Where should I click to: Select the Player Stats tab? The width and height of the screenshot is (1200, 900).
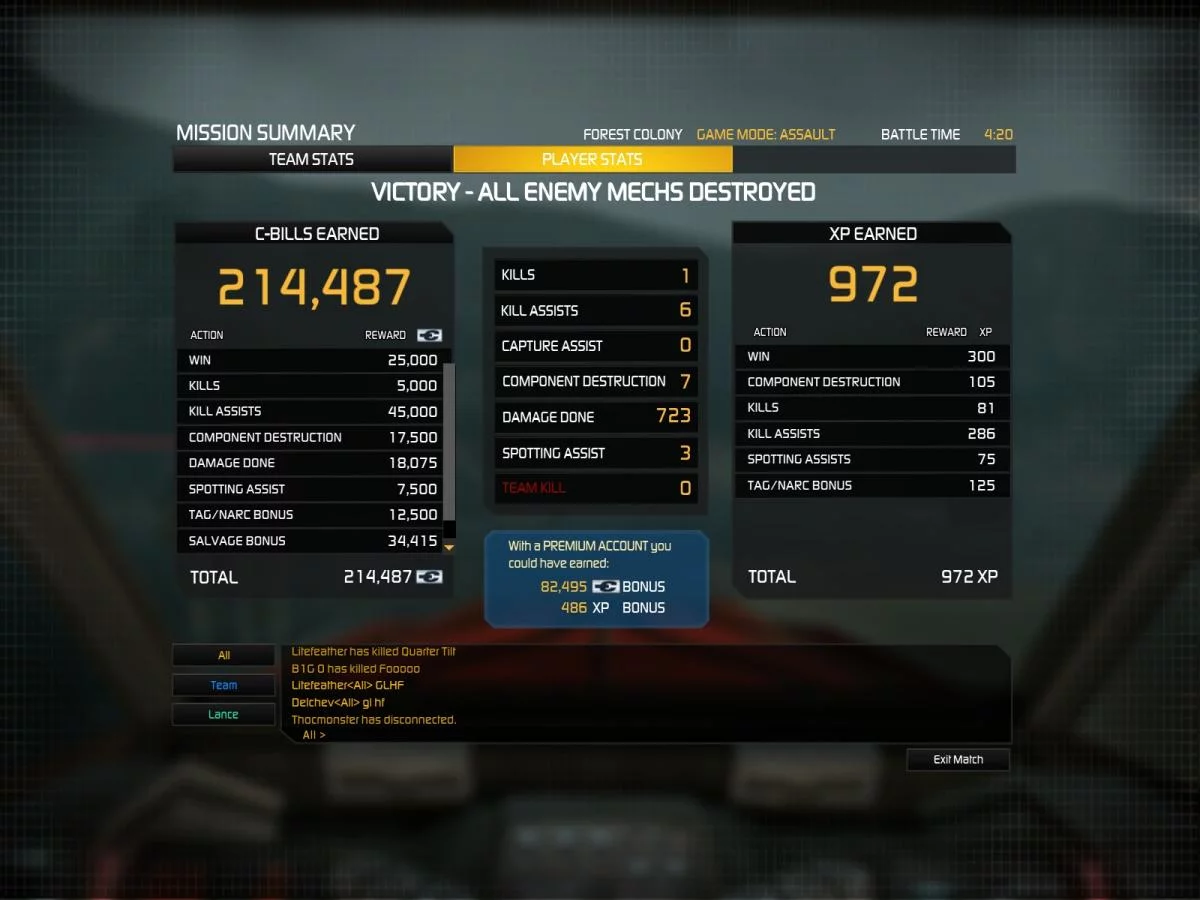pyautogui.click(x=592, y=159)
